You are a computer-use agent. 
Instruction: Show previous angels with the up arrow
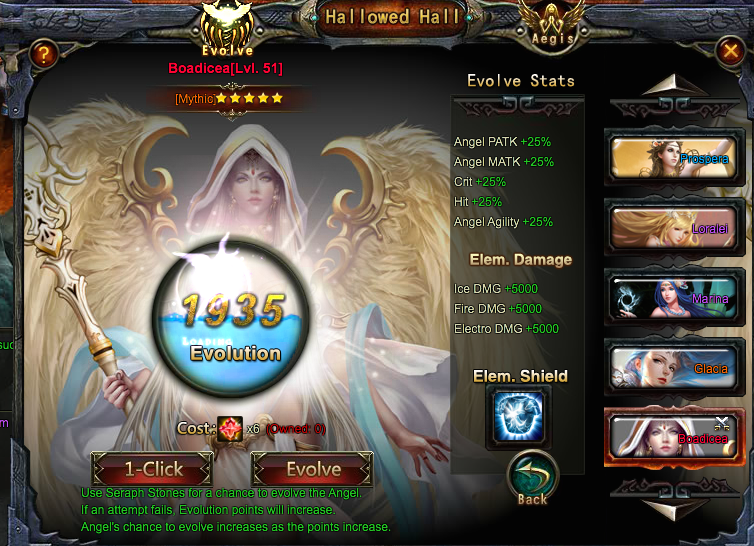(x=667, y=86)
